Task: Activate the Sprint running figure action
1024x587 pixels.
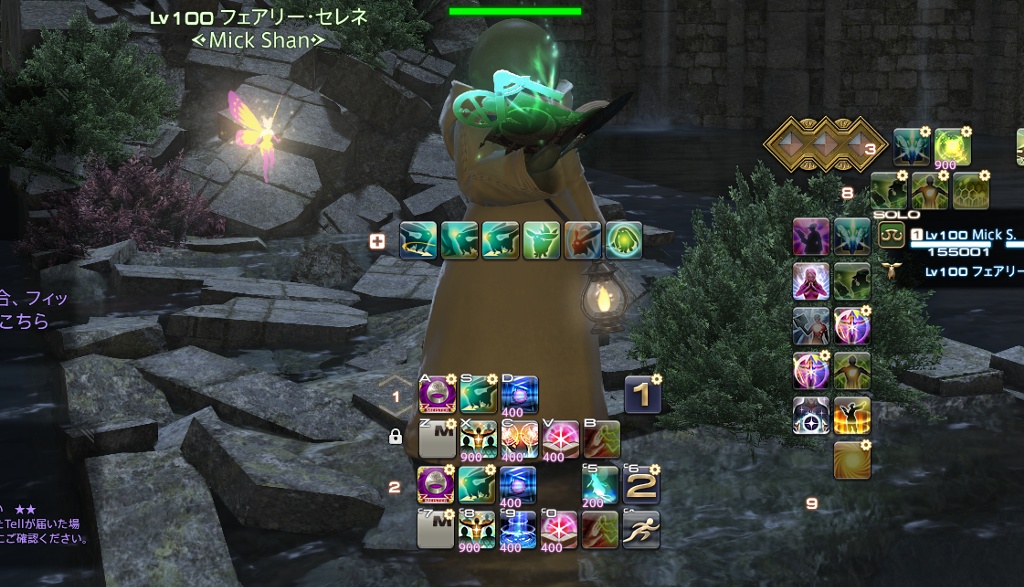Action: (641, 529)
